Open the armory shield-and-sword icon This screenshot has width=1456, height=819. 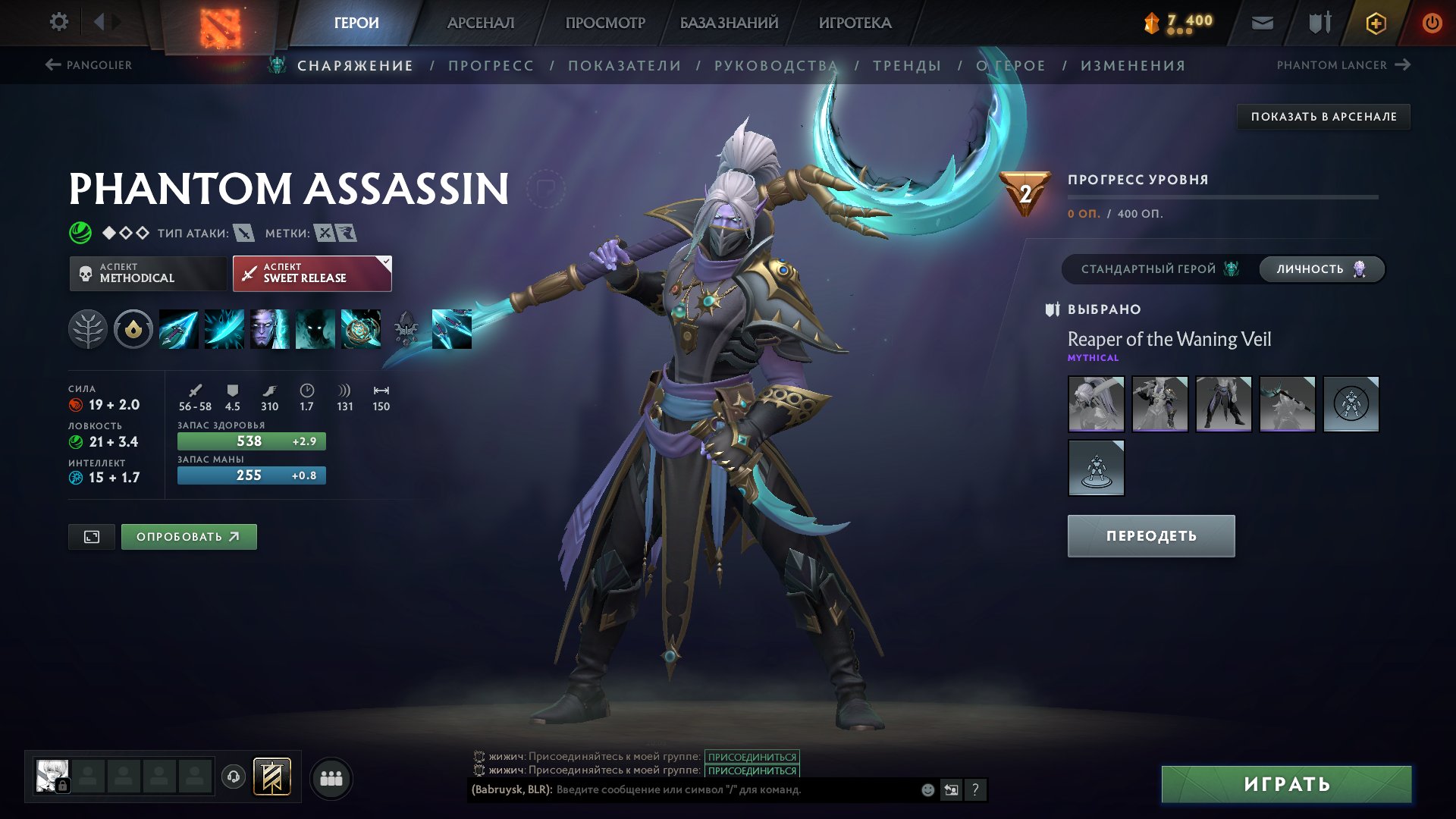[1317, 22]
